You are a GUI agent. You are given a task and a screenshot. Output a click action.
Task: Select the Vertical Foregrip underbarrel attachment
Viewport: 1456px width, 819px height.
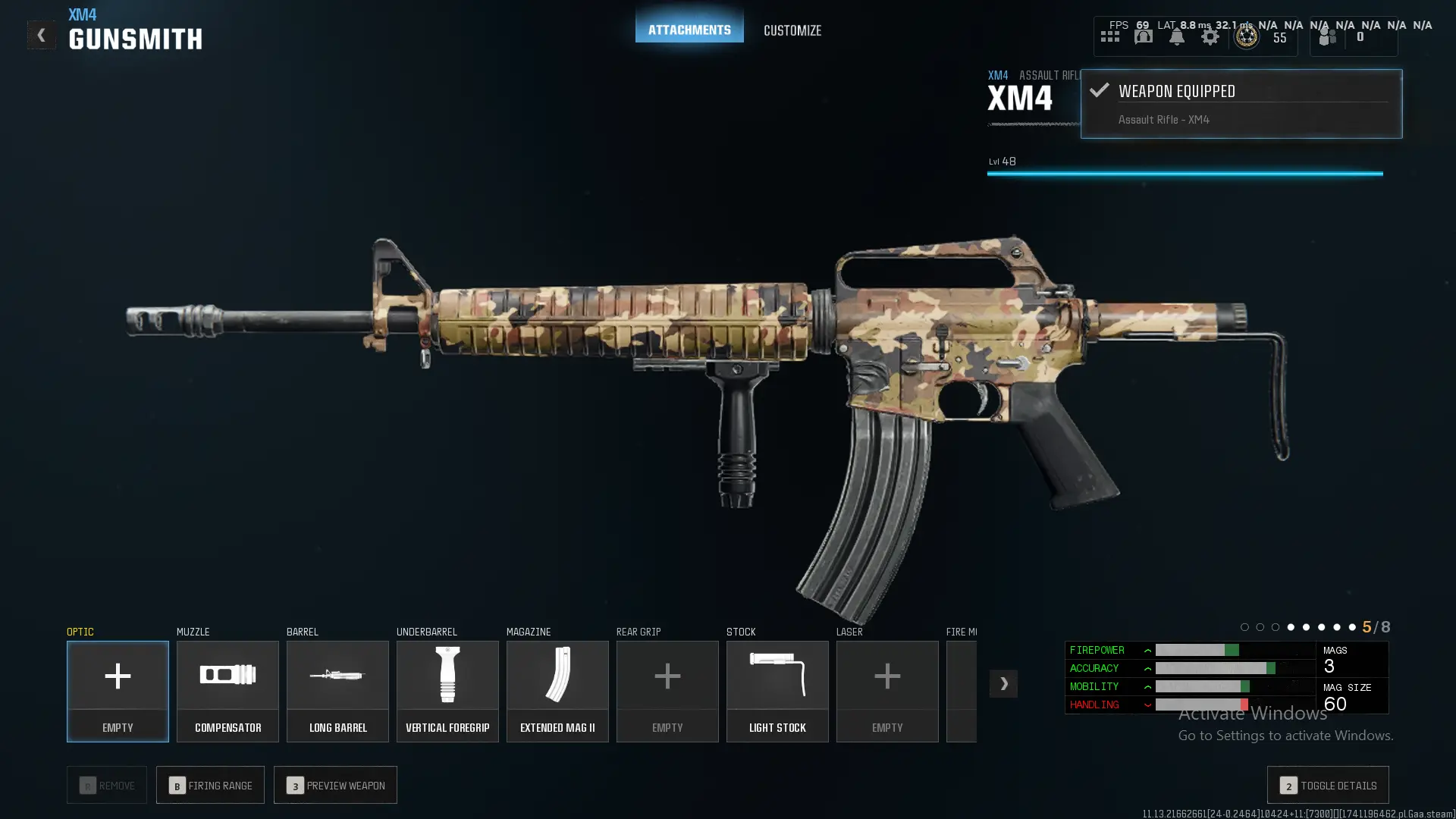447,690
